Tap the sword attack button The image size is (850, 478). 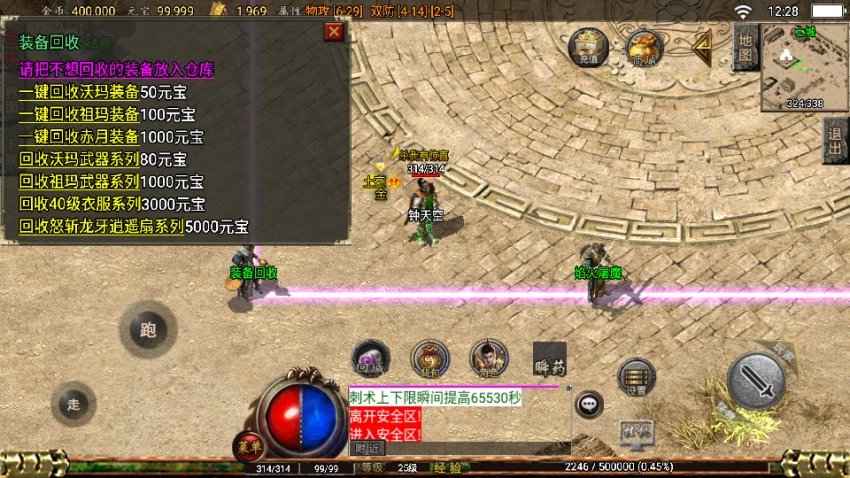[763, 381]
